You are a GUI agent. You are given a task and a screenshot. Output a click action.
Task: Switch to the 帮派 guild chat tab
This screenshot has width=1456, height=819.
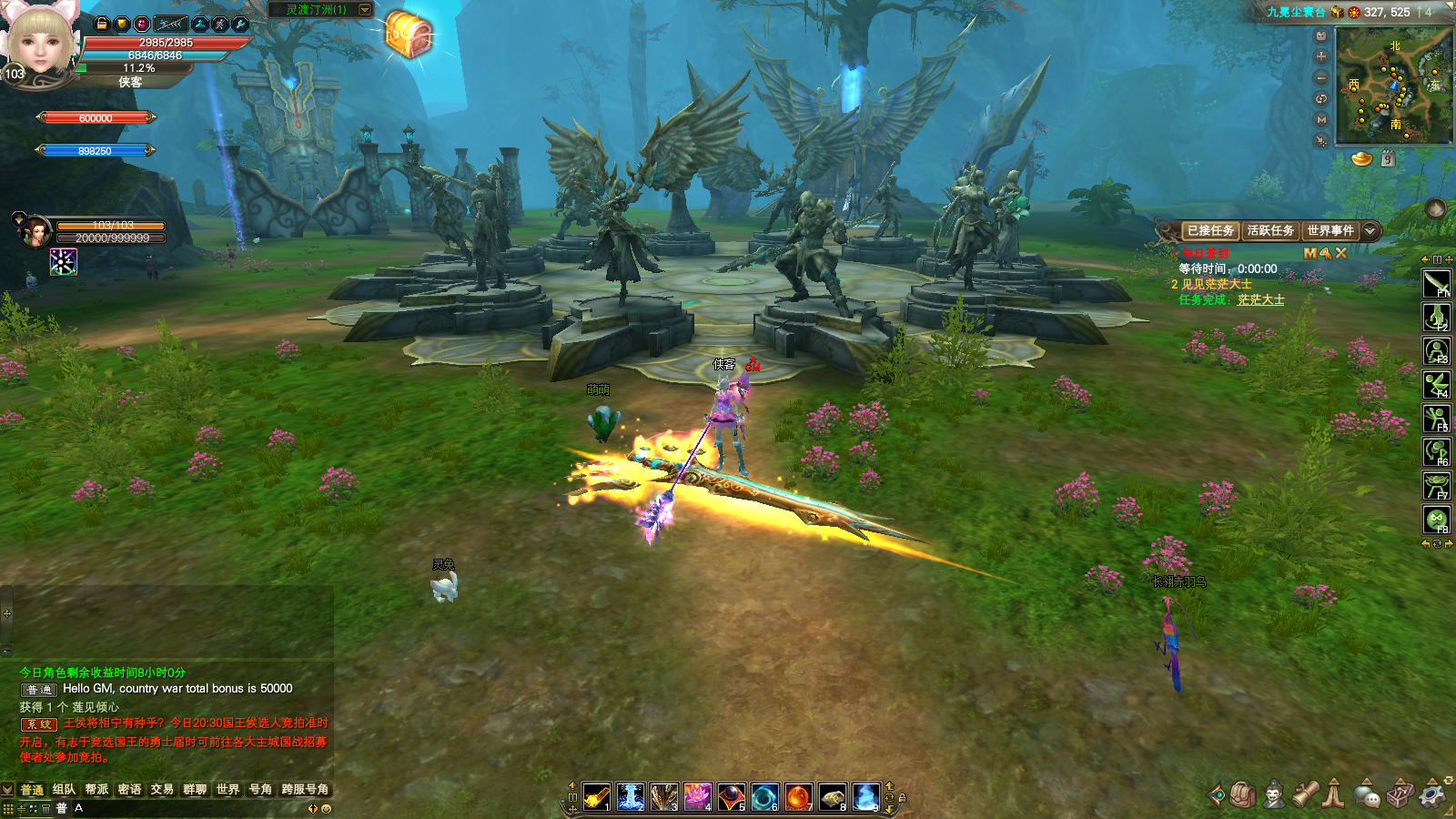(96, 789)
